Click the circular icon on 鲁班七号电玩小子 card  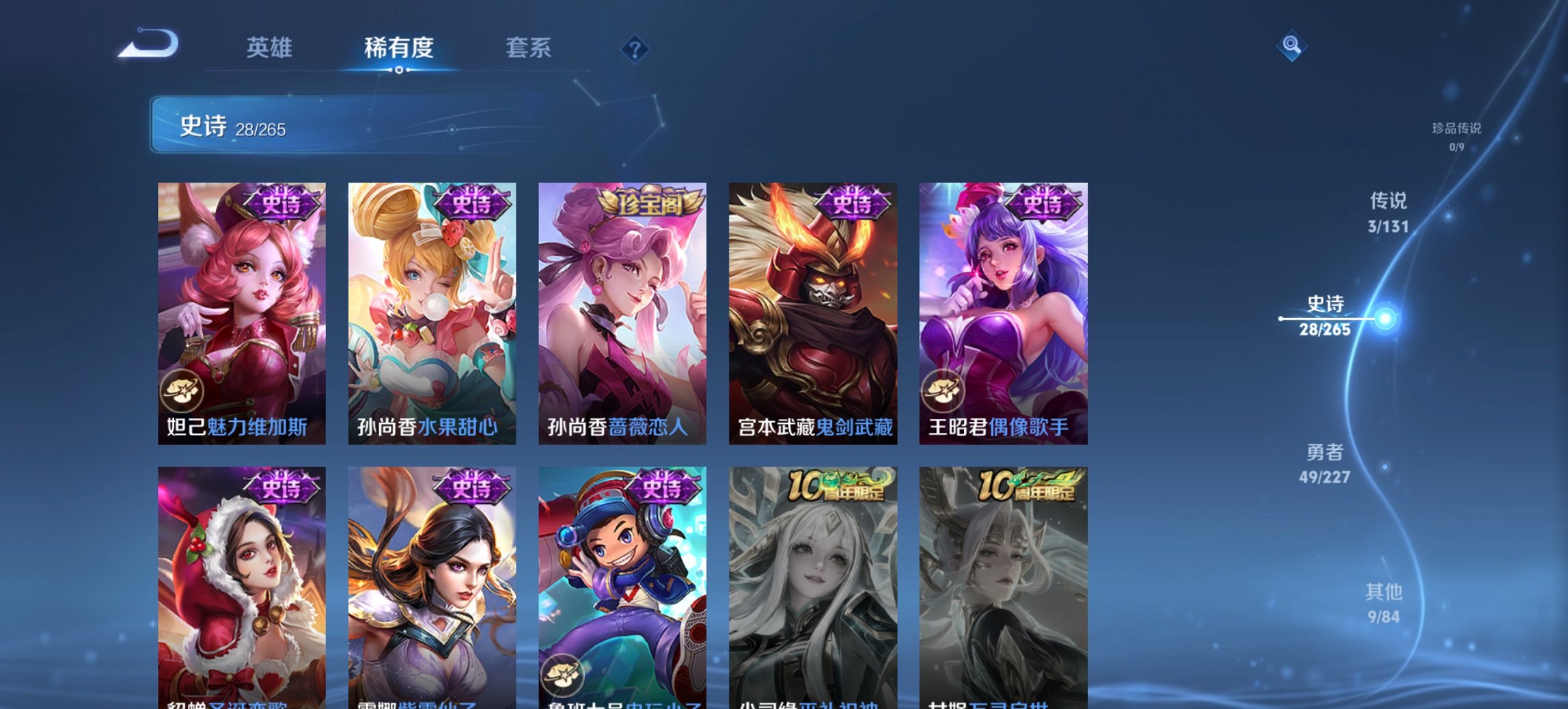click(562, 675)
